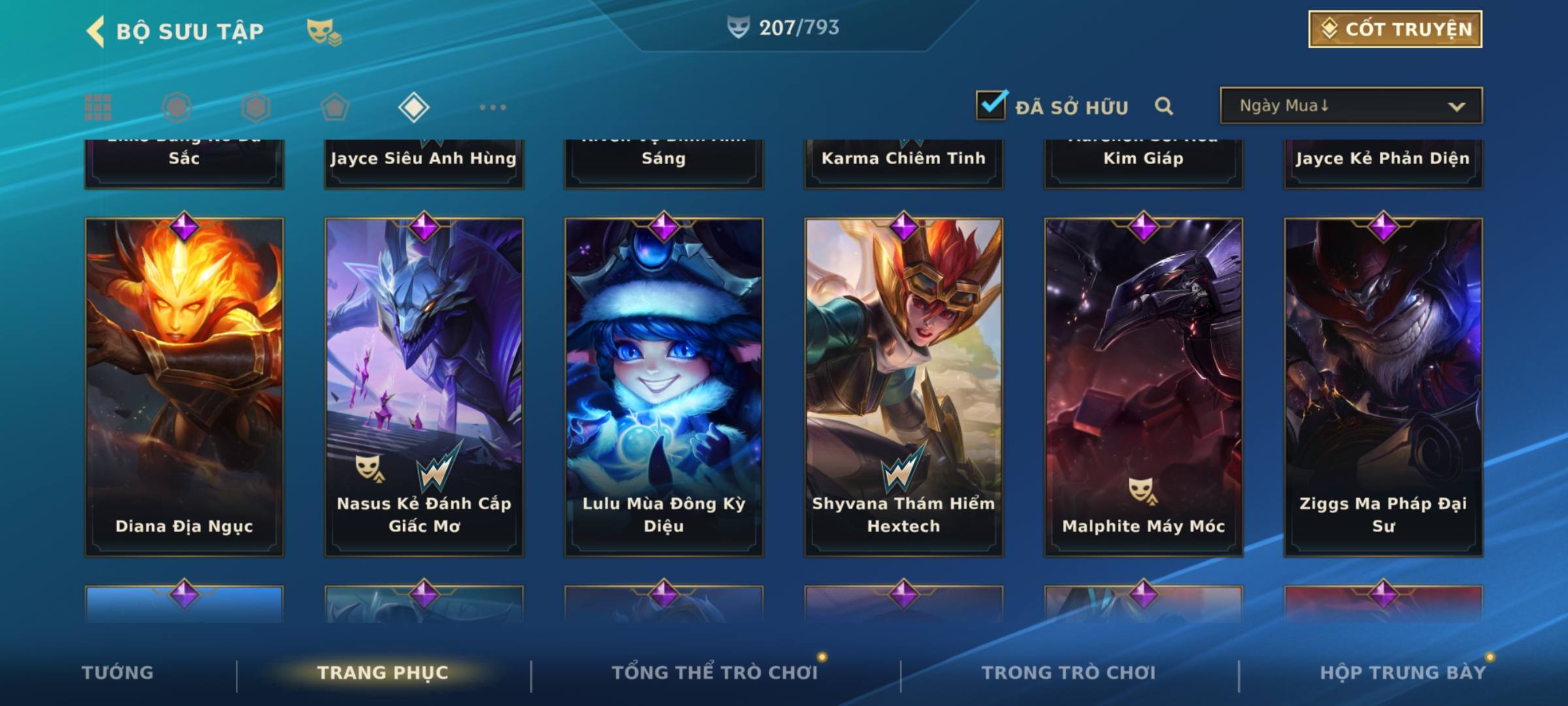Show more filters with three dots

click(x=493, y=107)
